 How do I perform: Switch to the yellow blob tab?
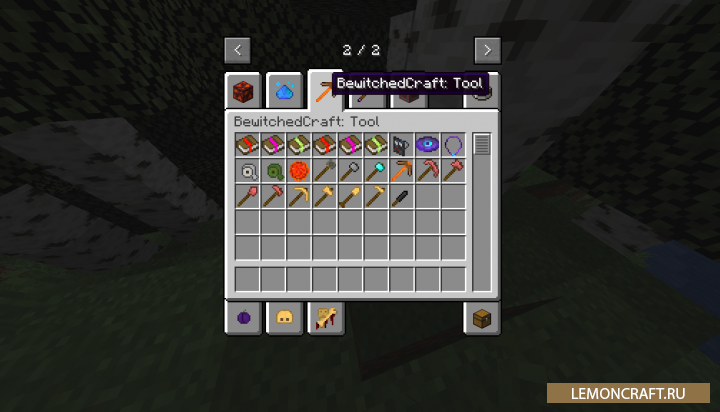tap(284, 318)
